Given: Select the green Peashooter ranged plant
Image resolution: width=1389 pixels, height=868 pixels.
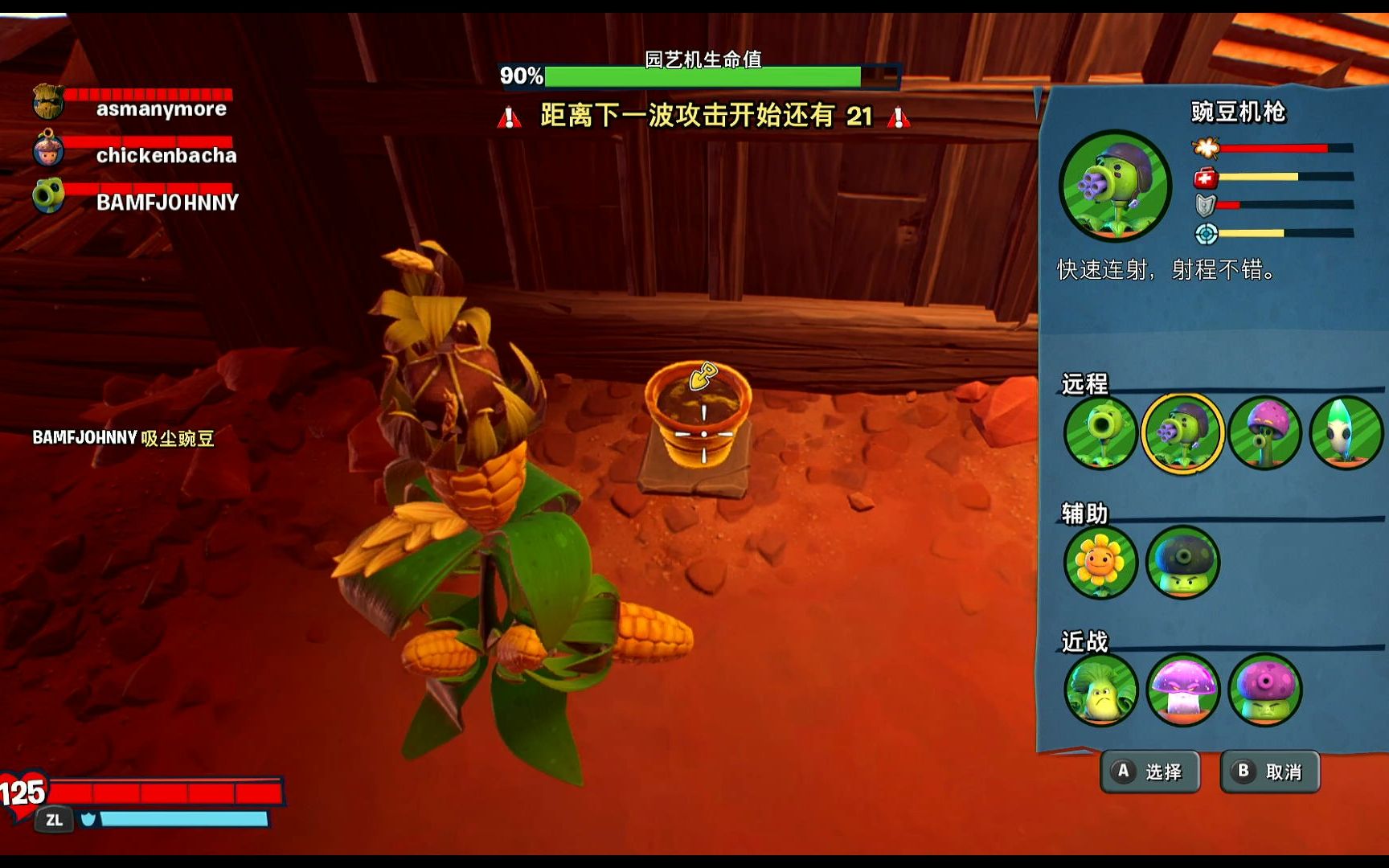Looking at the screenshot, I should pos(1100,432).
